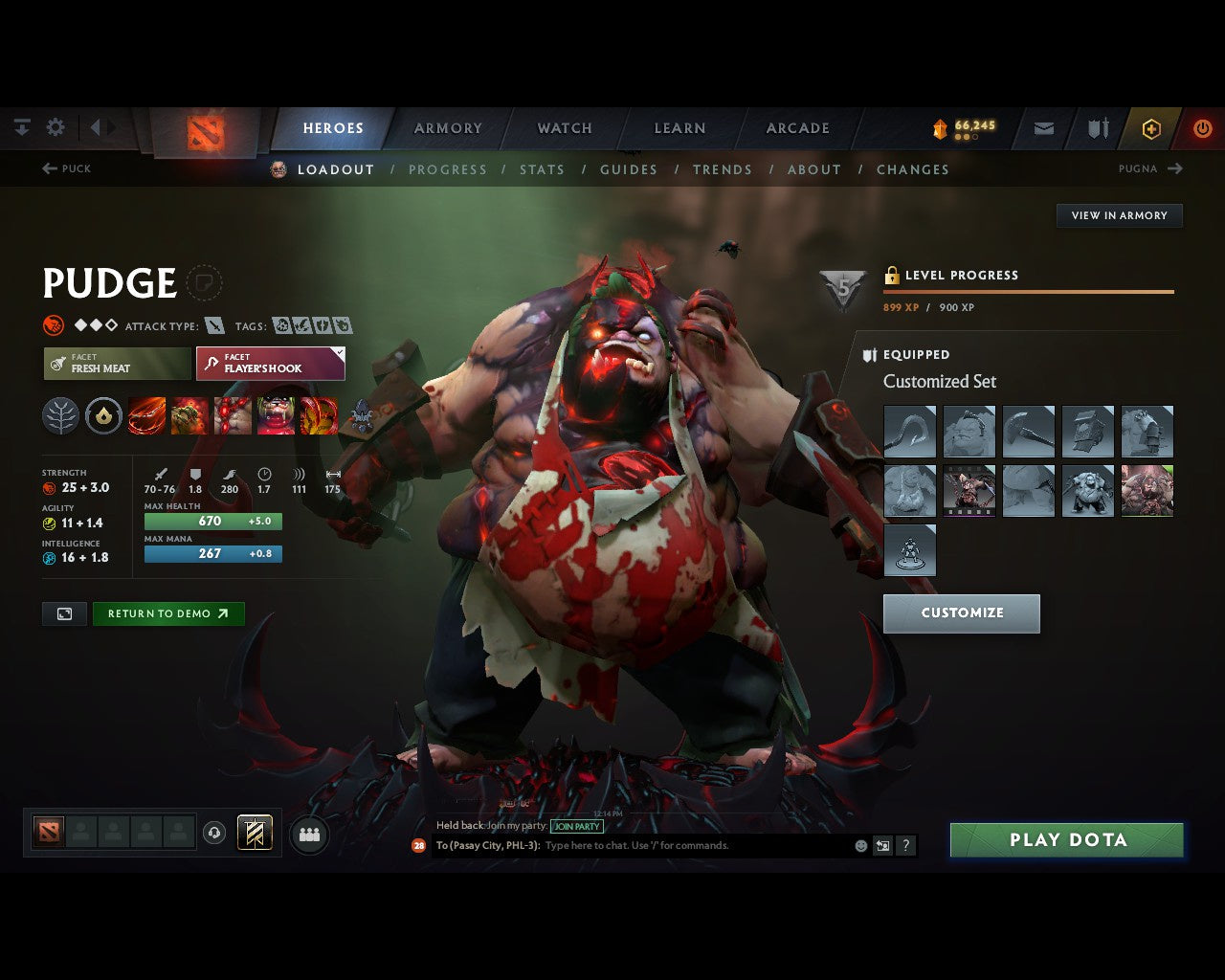Image resolution: width=1225 pixels, height=980 pixels.
Task: Click VIEW IN ARMORY button
Action: tap(1119, 215)
